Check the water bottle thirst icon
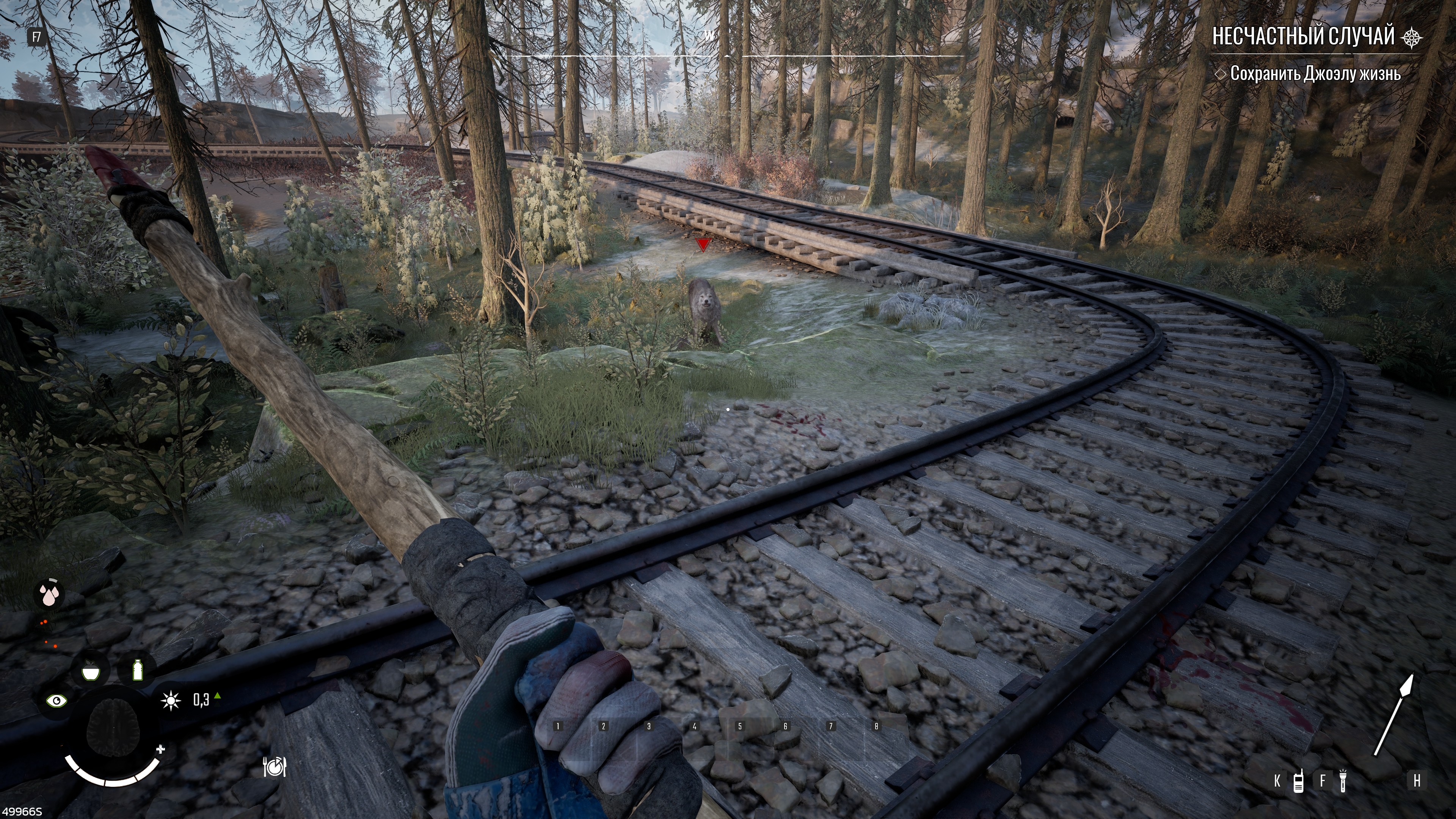1456x819 pixels. pos(137,671)
